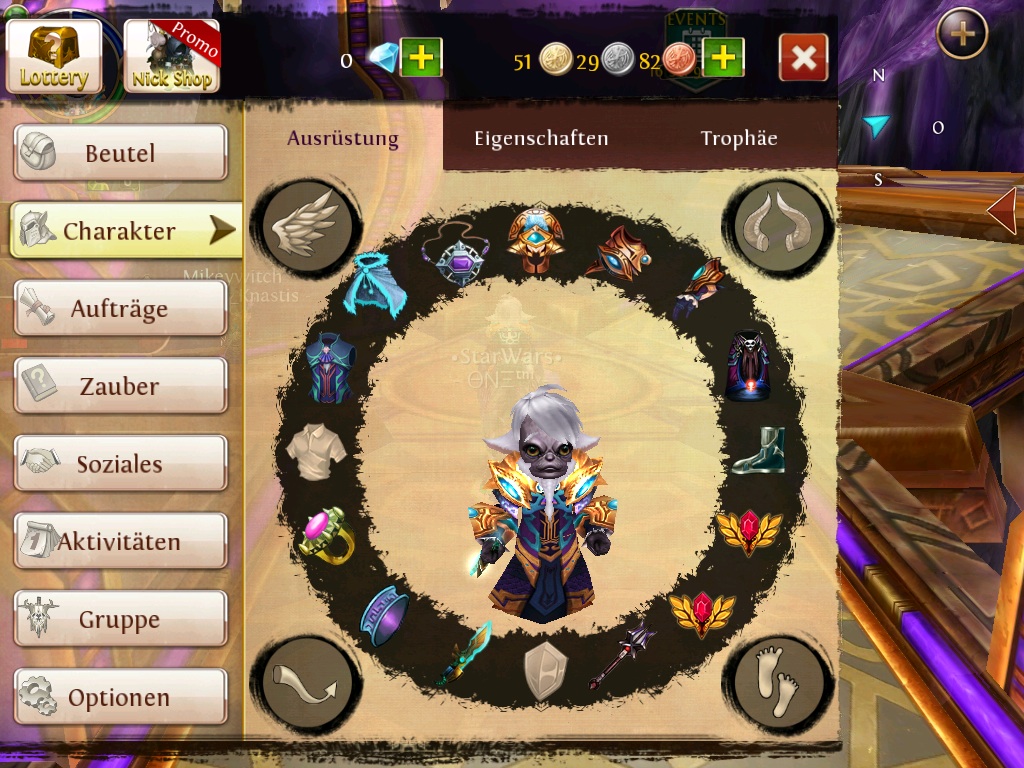Open the Beutel bag menu

120,153
